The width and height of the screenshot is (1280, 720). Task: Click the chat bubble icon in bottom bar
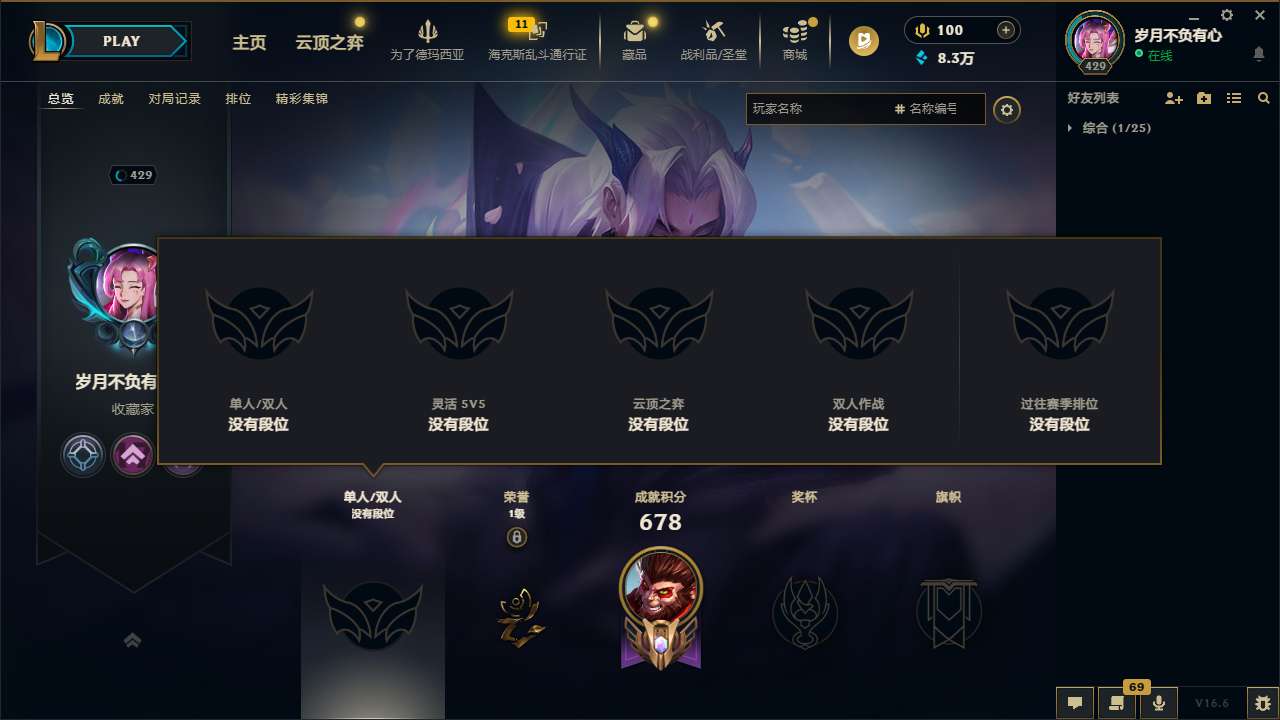1073,702
